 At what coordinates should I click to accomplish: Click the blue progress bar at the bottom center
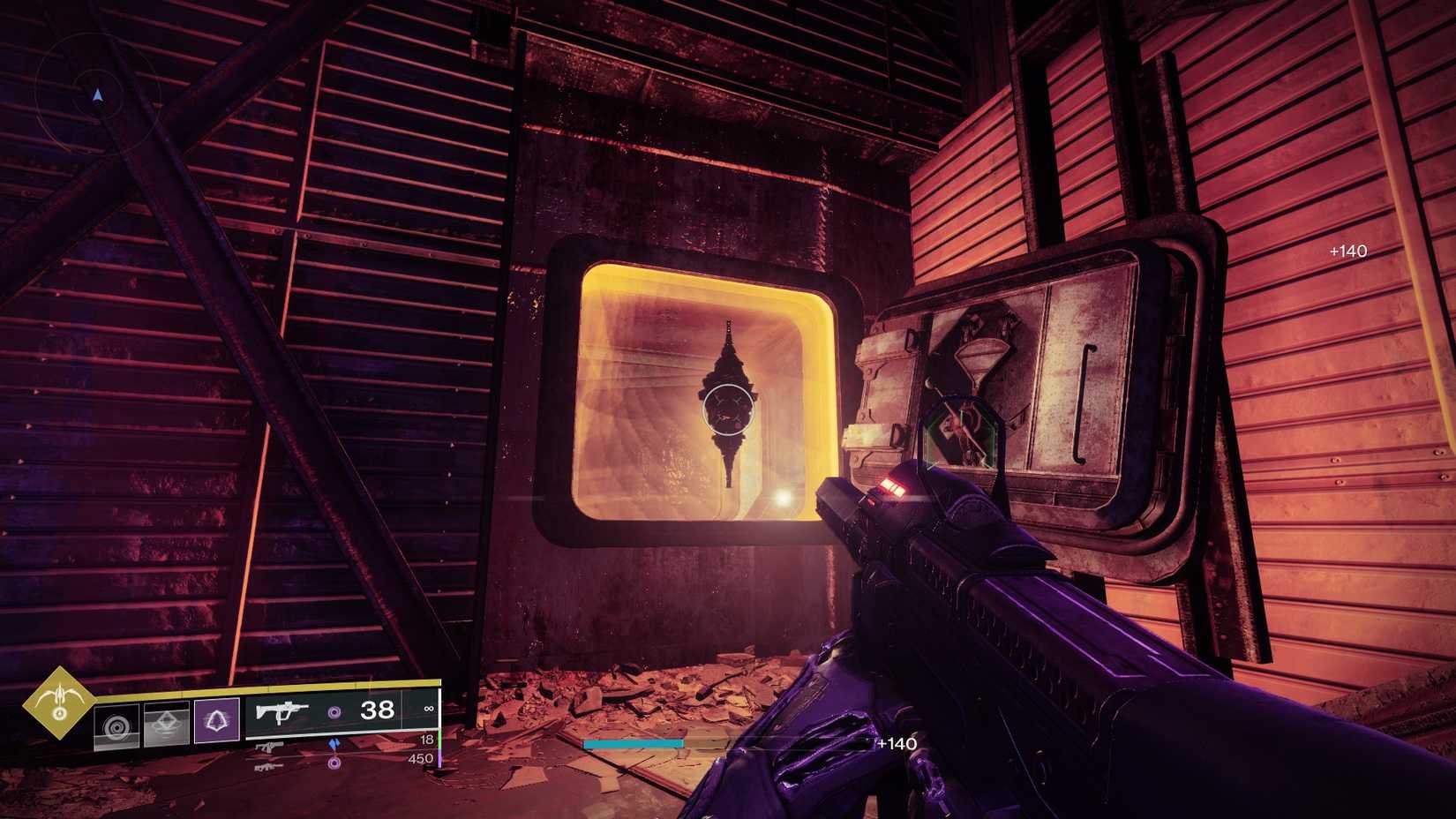point(635,744)
